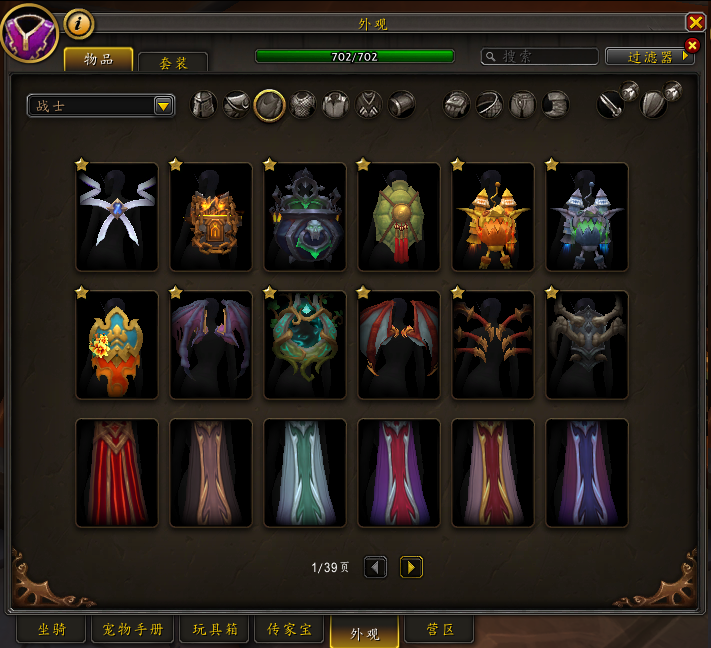Open the 营区 campsite tab

click(x=440, y=630)
